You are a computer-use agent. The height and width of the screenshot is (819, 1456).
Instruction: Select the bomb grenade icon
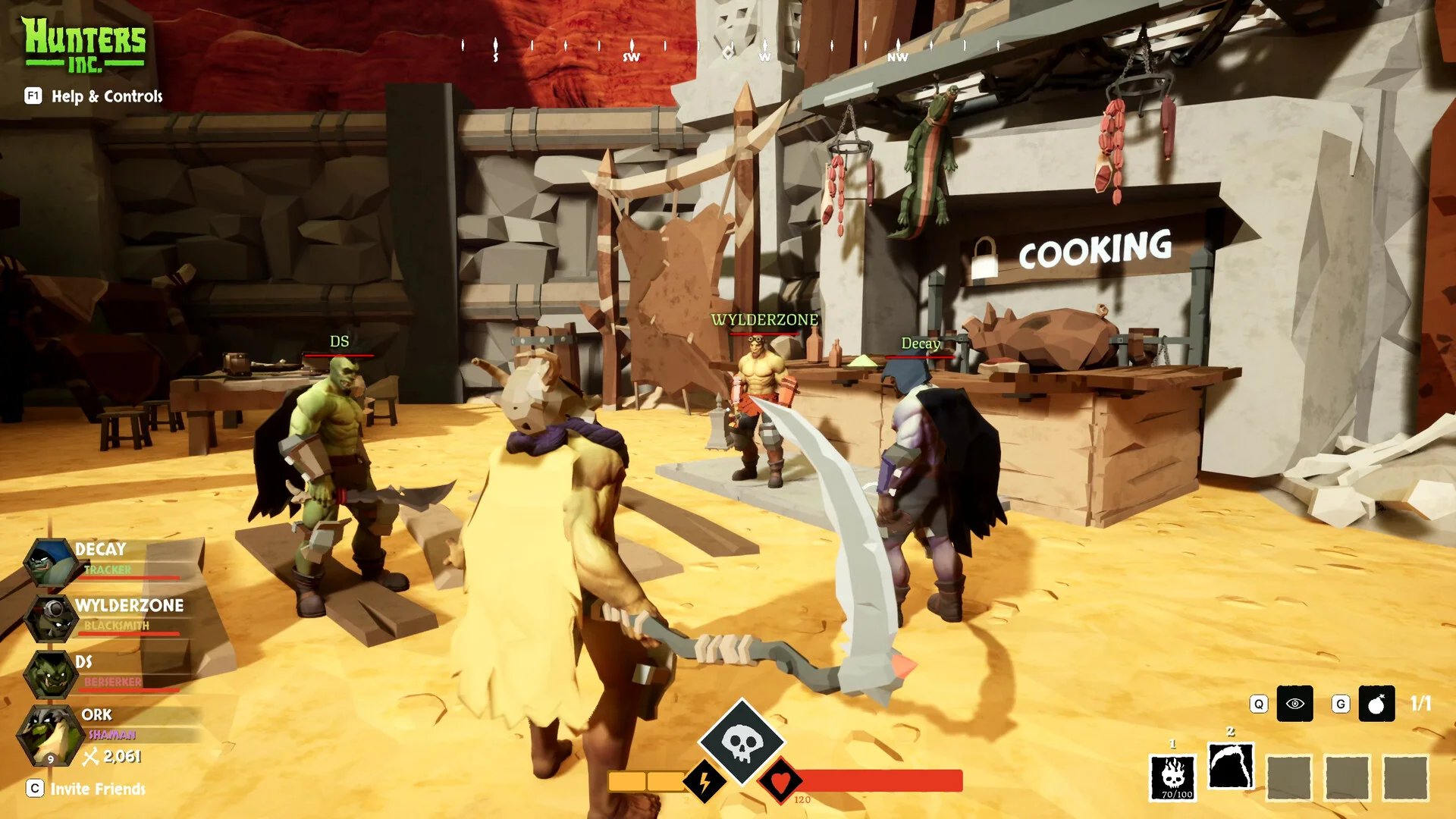pyautogui.click(x=1376, y=704)
